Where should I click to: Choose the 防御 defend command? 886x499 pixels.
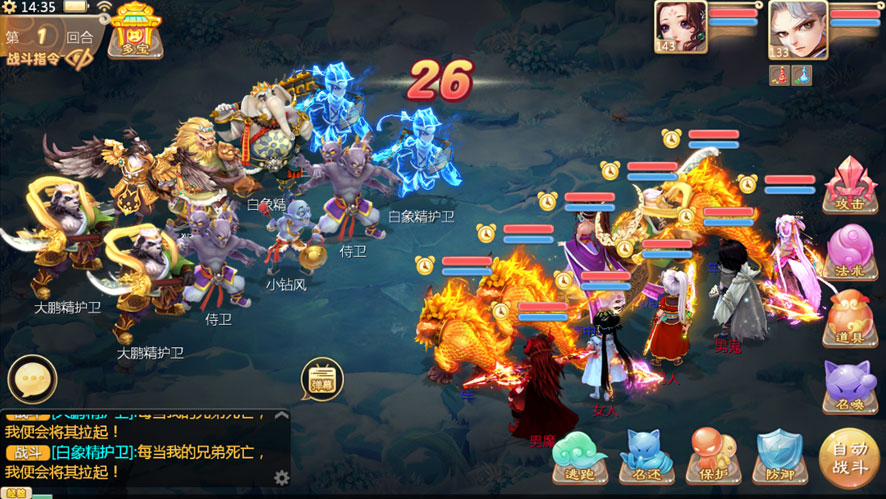[781, 458]
